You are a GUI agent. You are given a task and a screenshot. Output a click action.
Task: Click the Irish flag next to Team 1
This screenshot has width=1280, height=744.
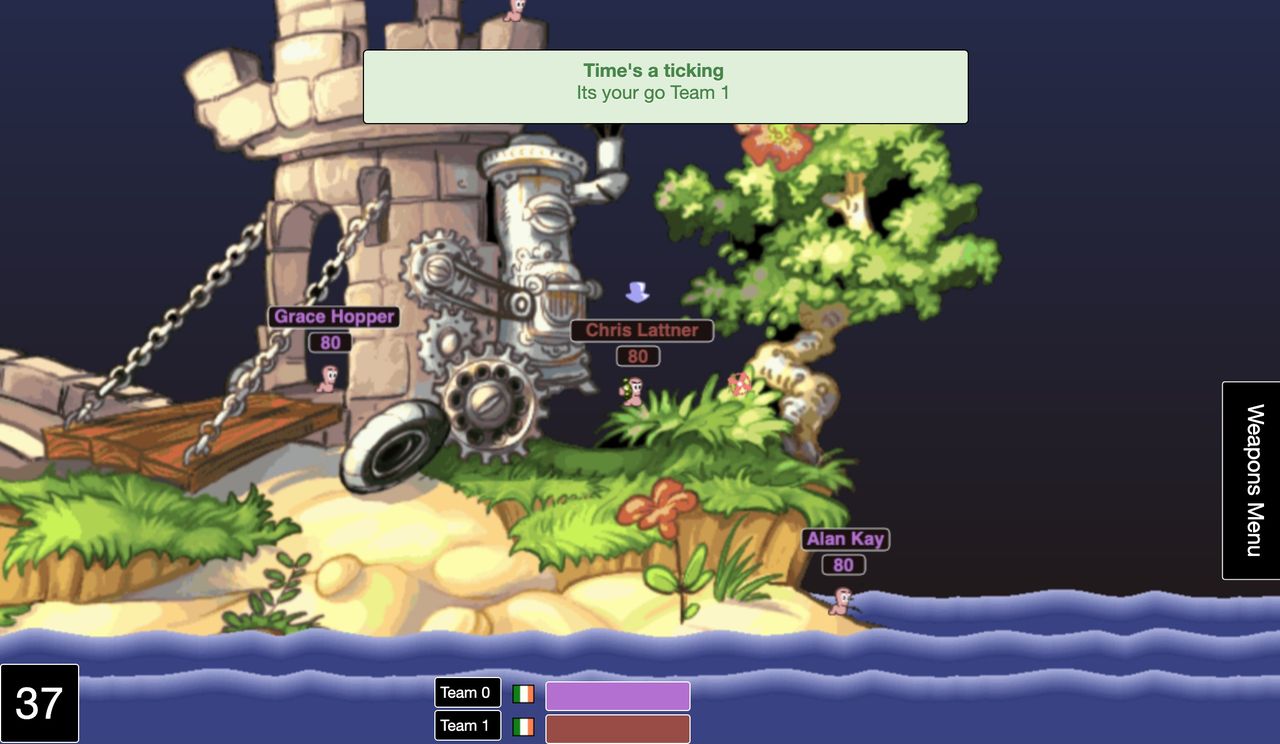point(522,725)
